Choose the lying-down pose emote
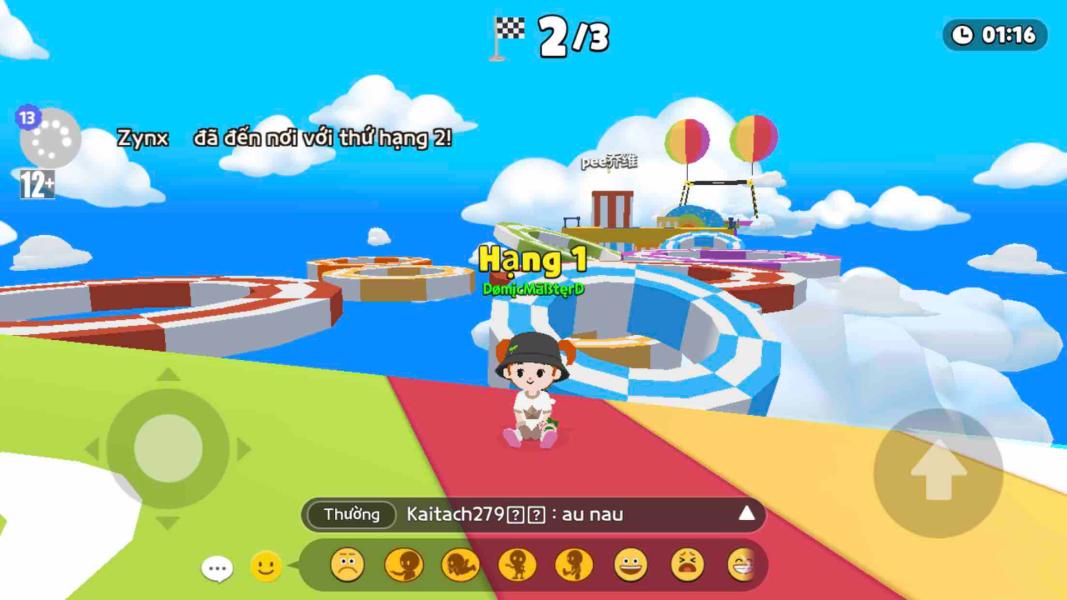 (x=460, y=566)
